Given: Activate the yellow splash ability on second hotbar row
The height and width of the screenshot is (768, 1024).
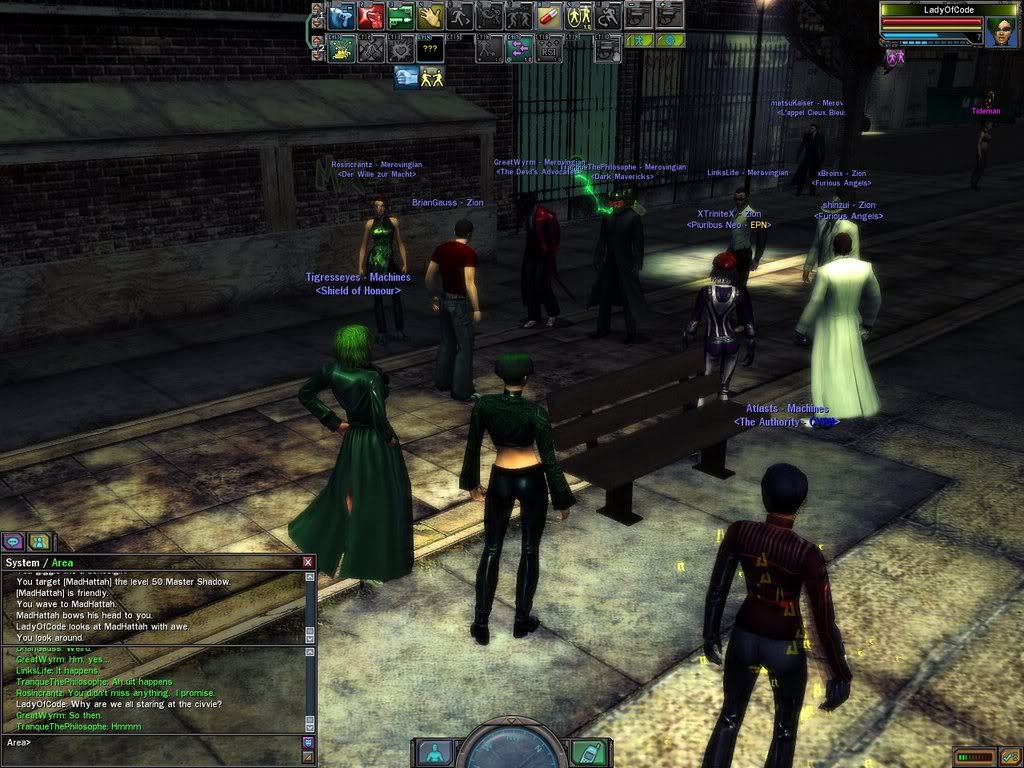Looking at the screenshot, I should (341, 48).
